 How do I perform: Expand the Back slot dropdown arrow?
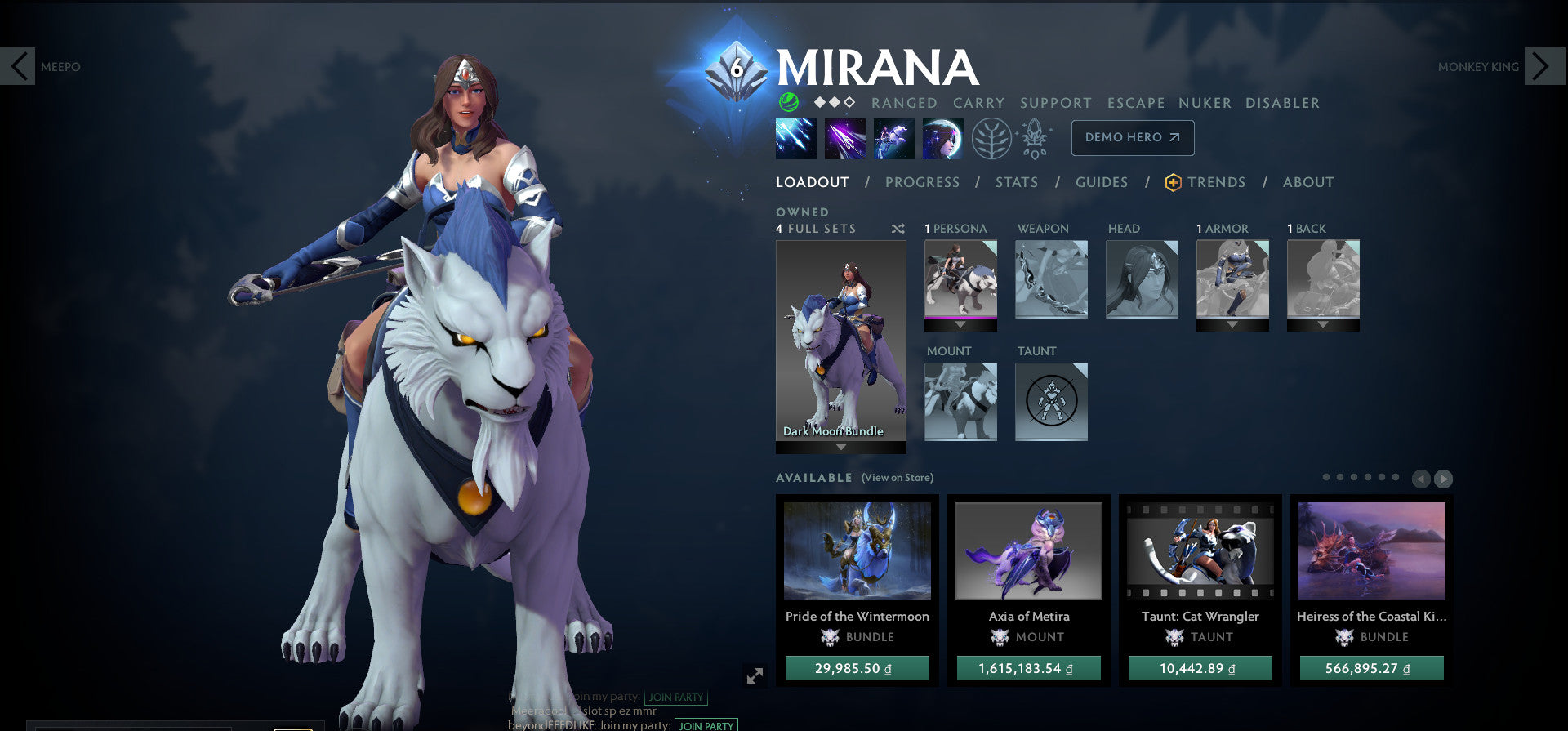coord(1321,325)
